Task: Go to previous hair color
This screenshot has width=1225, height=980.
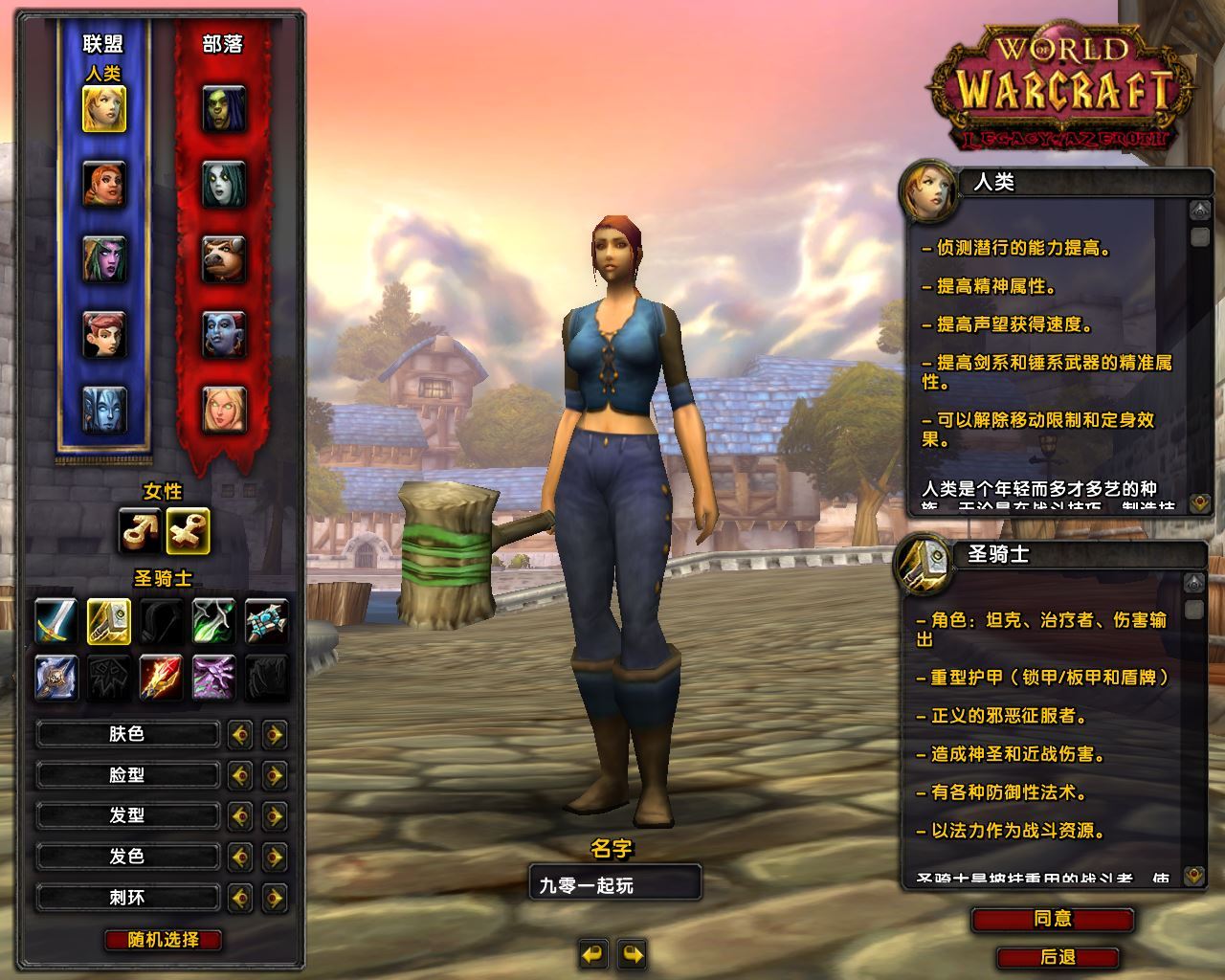Action: tap(239, 857)
